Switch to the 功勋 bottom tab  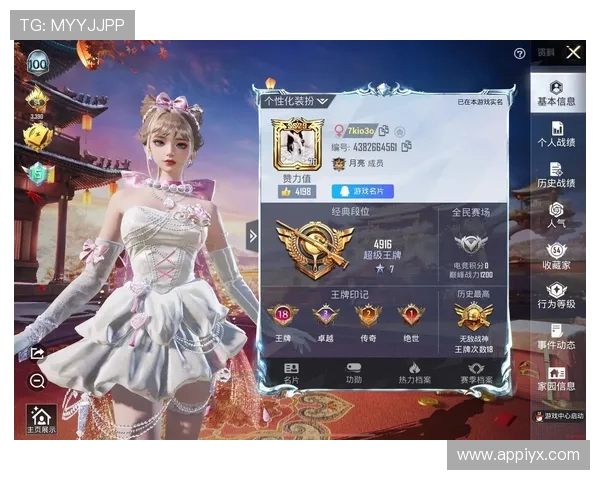point(354,374)
